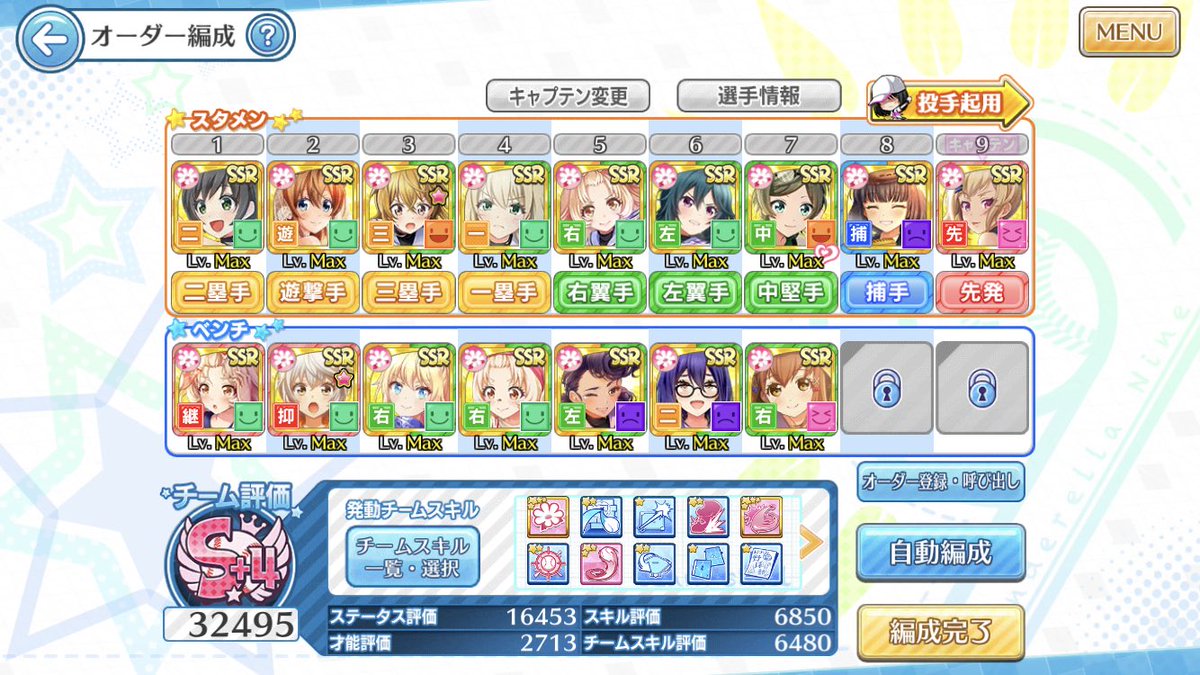Open the help question mark
This screenshot has width=1200, height=675.
coord(265,39)
